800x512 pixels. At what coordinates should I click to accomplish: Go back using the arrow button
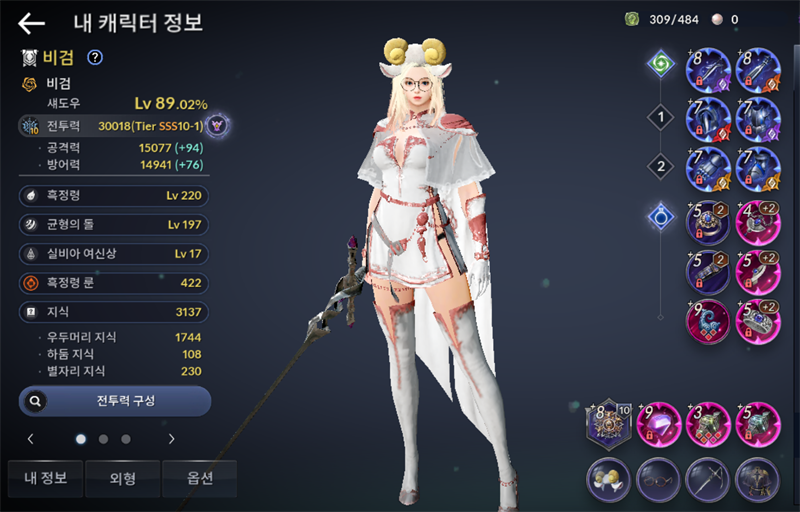[32, 24]
